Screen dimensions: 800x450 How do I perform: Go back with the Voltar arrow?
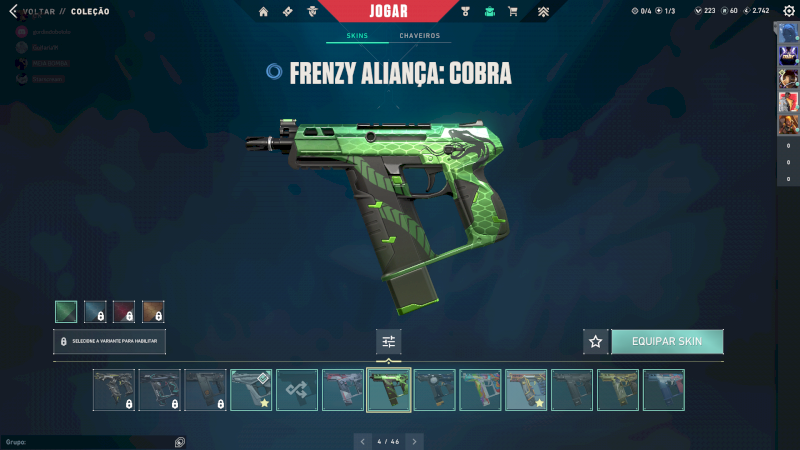tap(13, 11)
